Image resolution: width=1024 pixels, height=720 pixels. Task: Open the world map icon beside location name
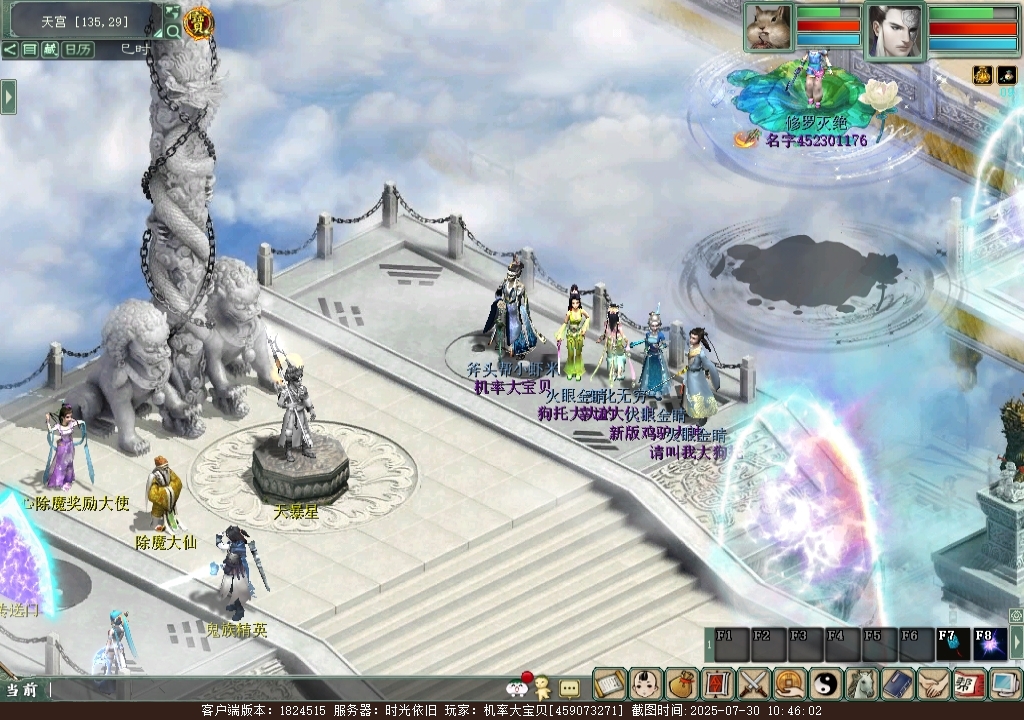[172, 12]
